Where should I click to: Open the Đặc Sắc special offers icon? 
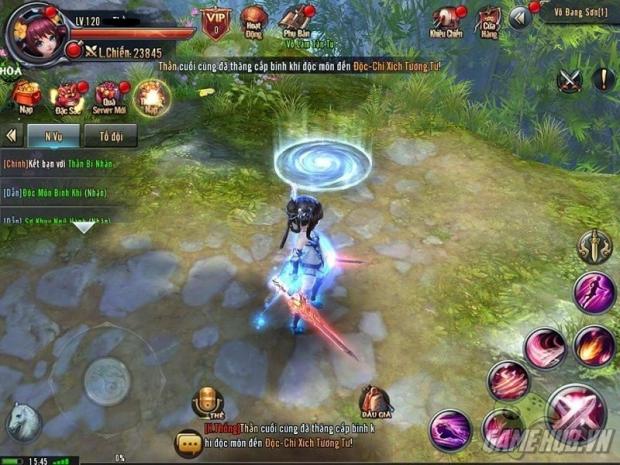click(x=68, y=97)
